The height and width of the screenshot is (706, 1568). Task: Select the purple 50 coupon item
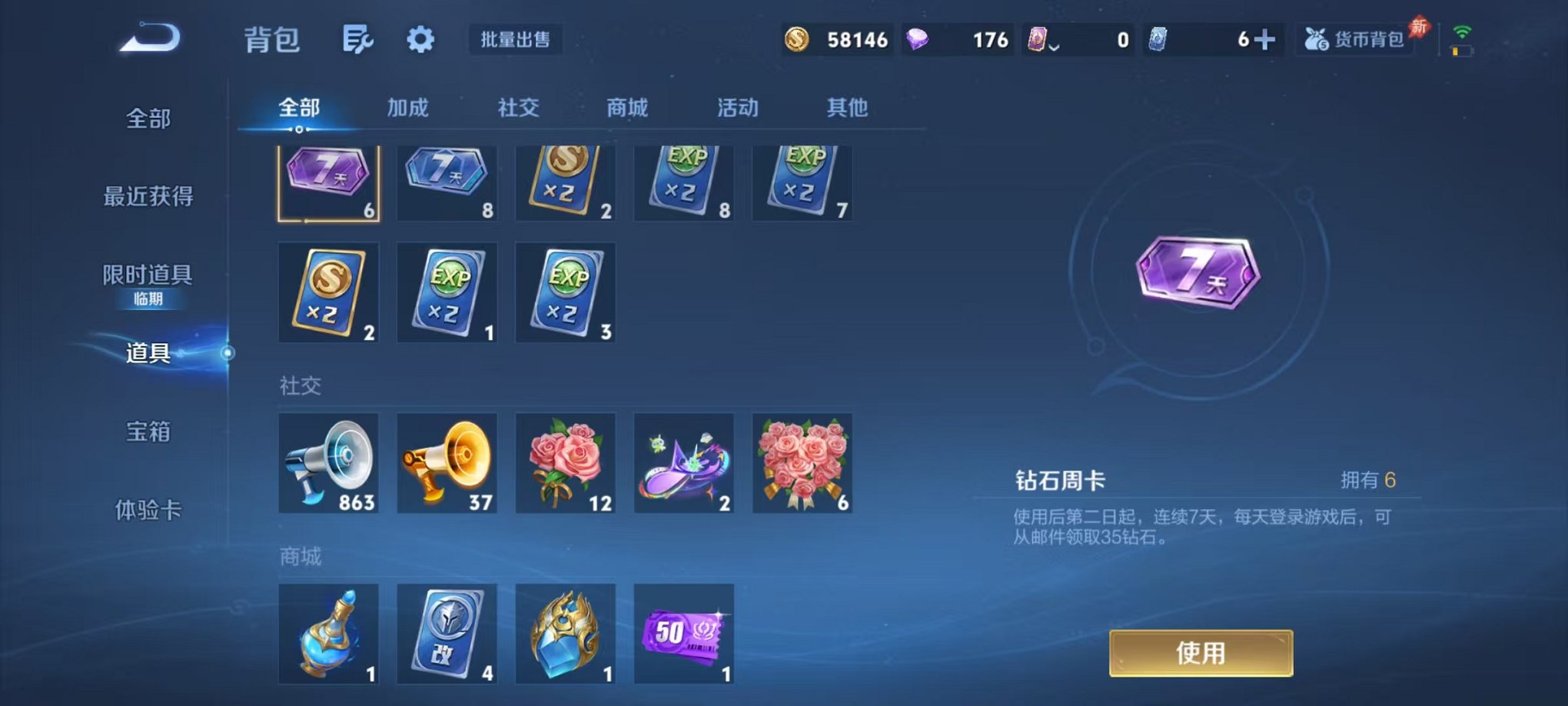click(683, 633)
